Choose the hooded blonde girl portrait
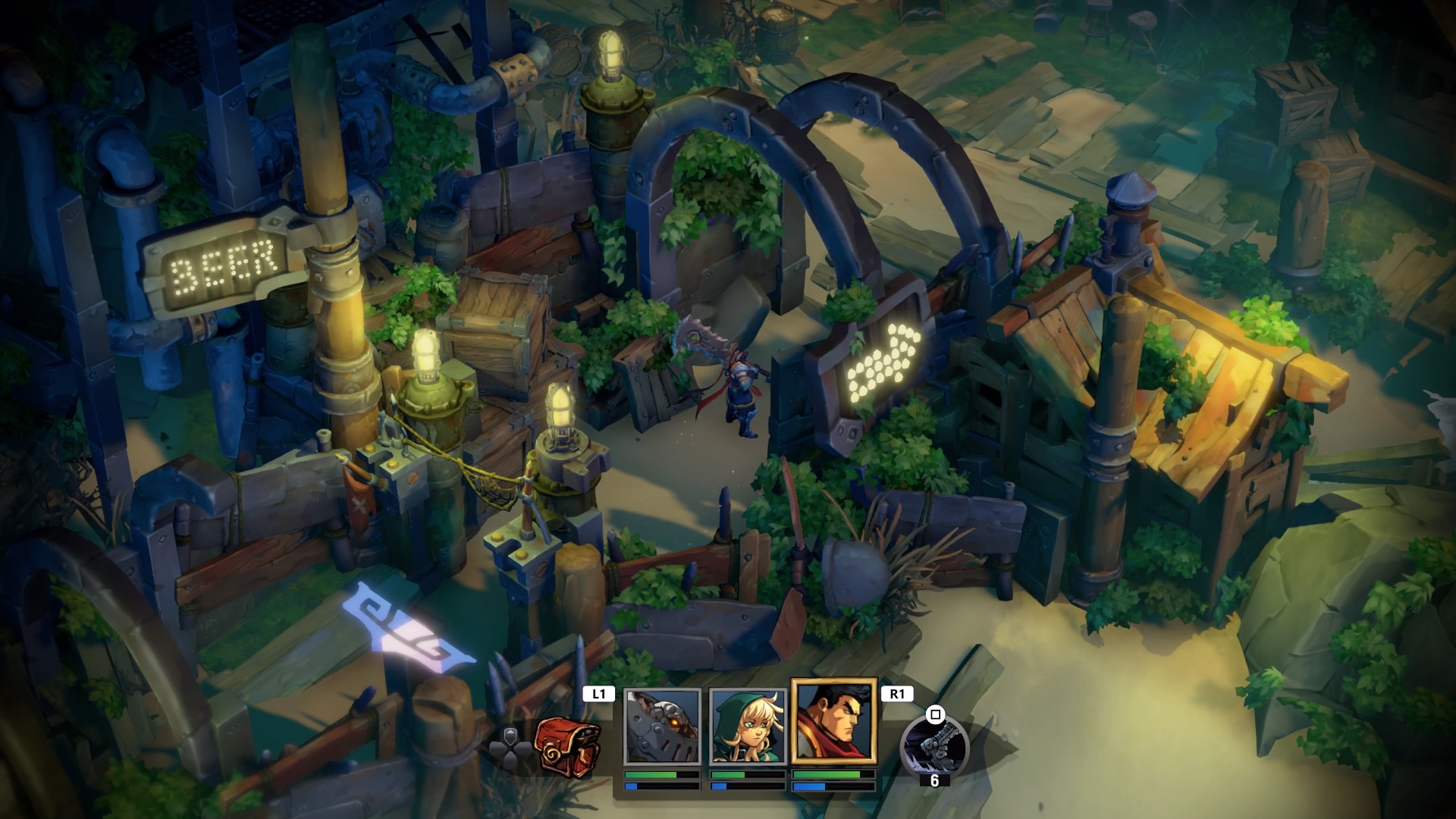Image resolution: width=1456 pixels, height=819 pixels. tap(747, 726)
